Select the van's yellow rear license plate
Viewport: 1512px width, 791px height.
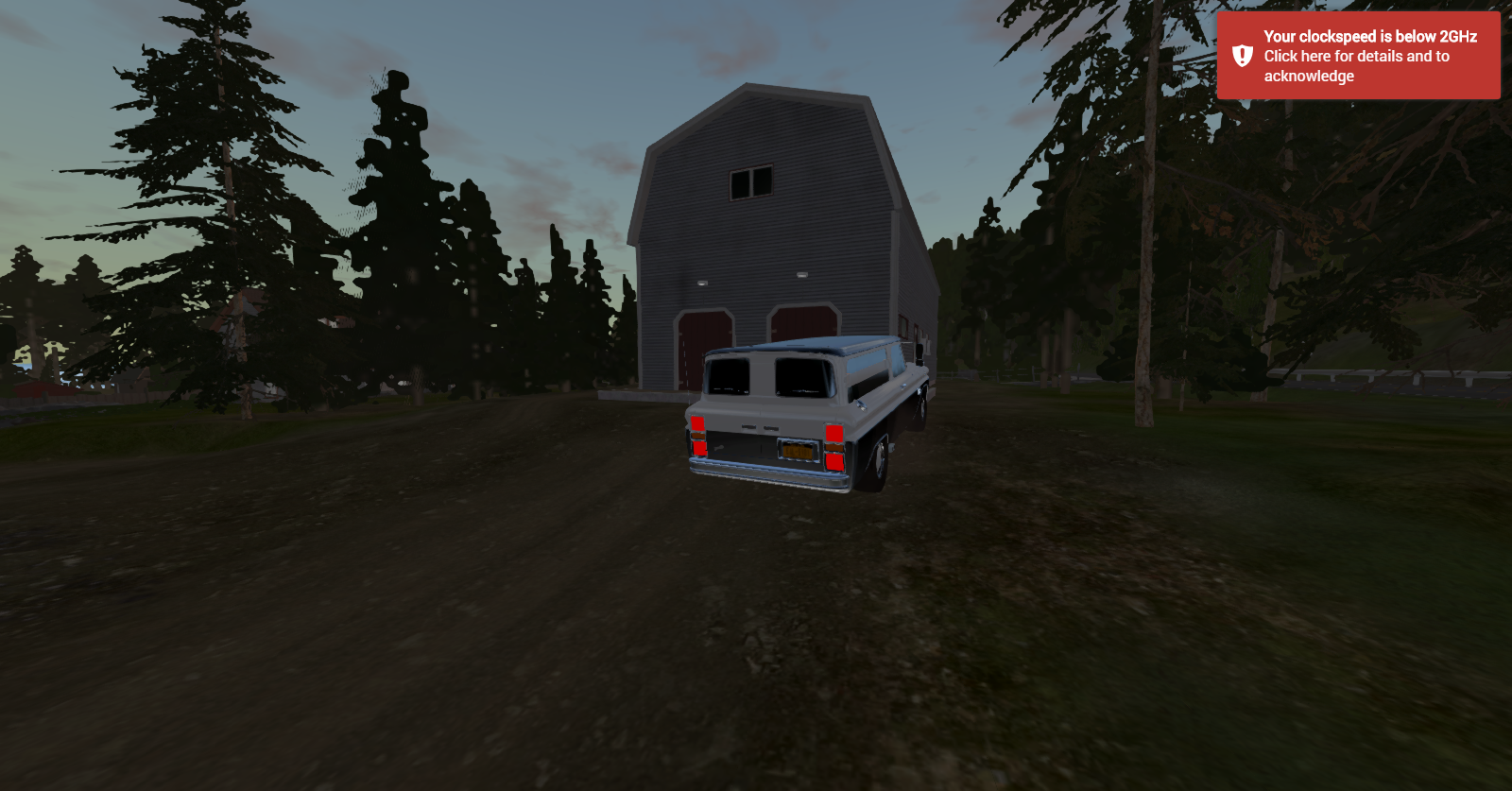point(799,450)
